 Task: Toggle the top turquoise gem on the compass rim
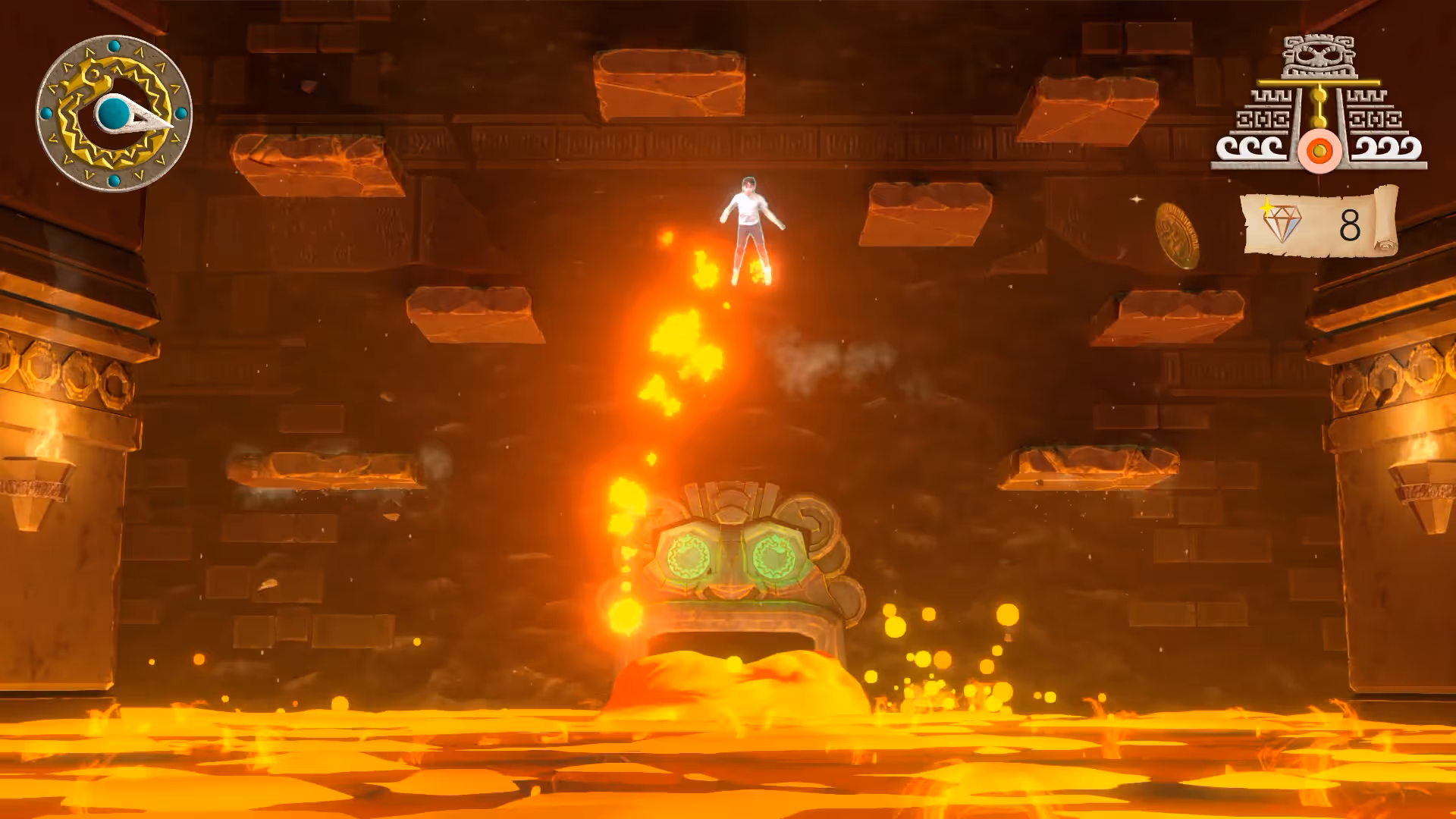[114, 45]
